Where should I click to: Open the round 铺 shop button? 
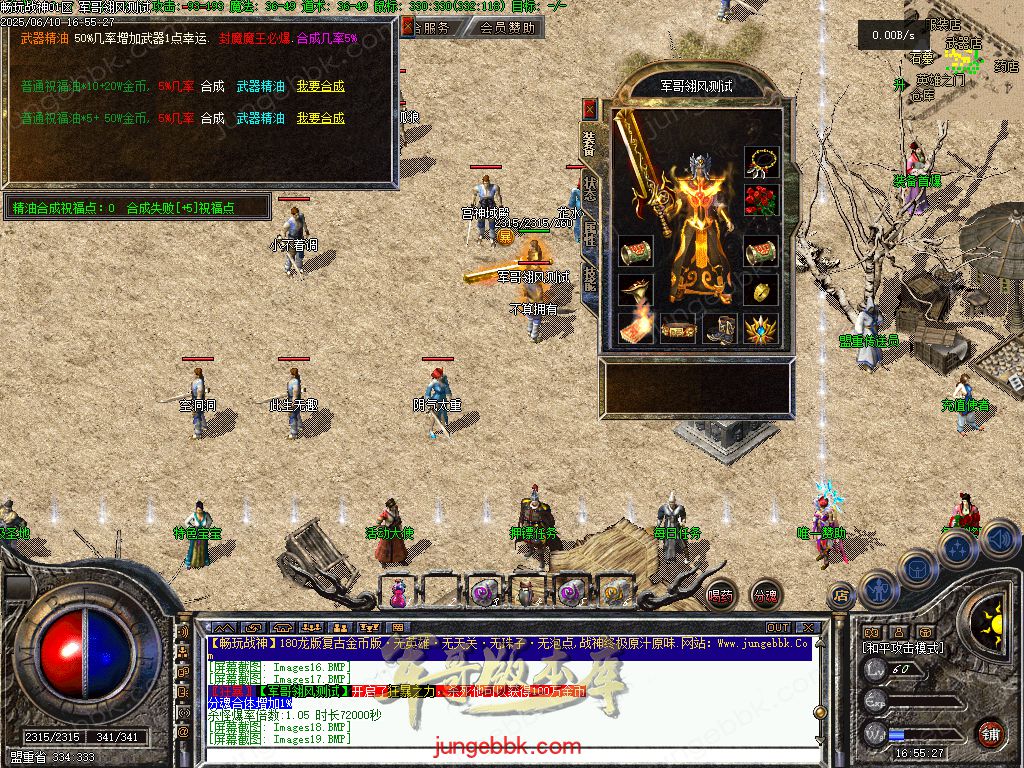(x=990, y=732)
